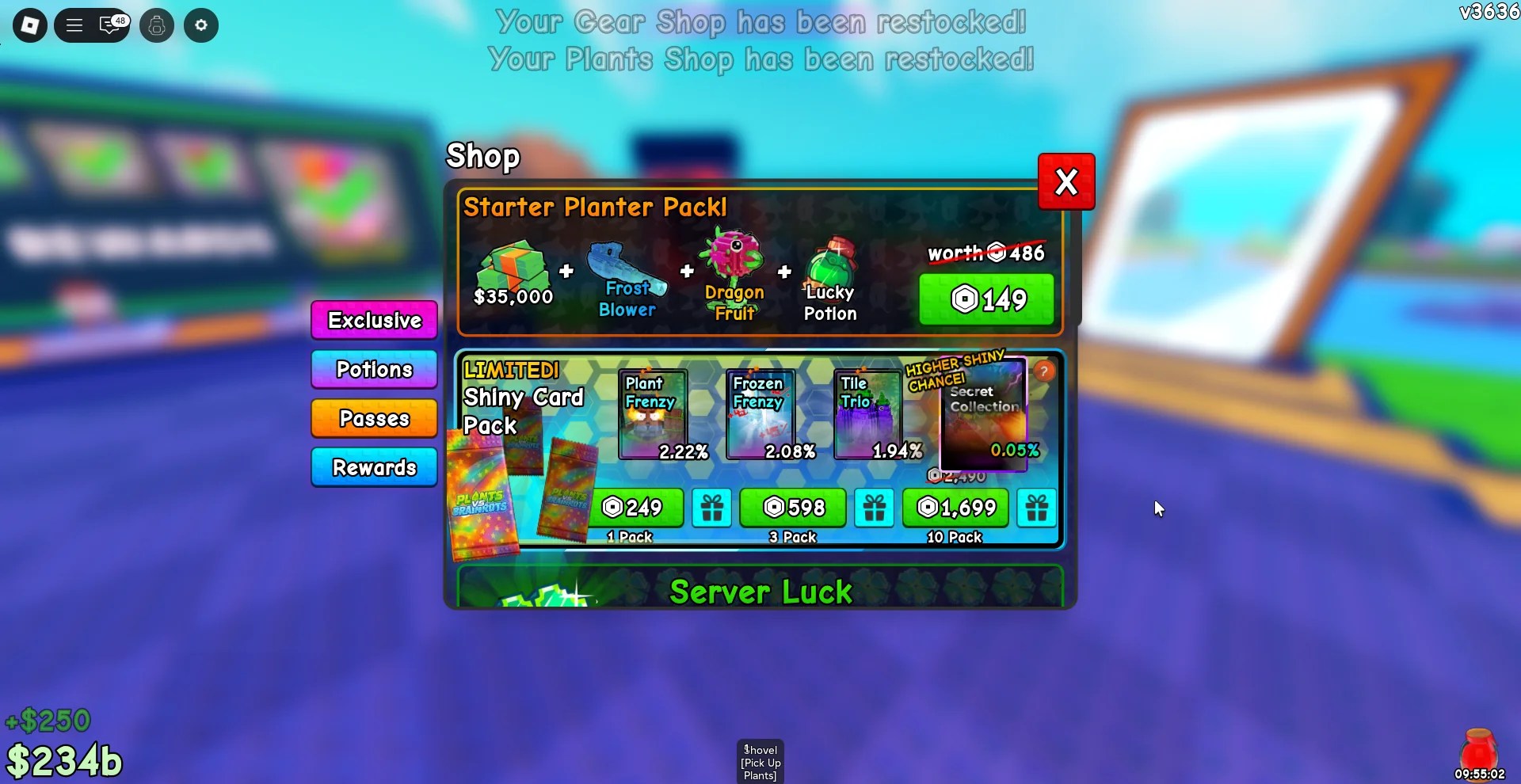
Task: Switch to the Exclusive shop tab
Action: pos(373,320)
